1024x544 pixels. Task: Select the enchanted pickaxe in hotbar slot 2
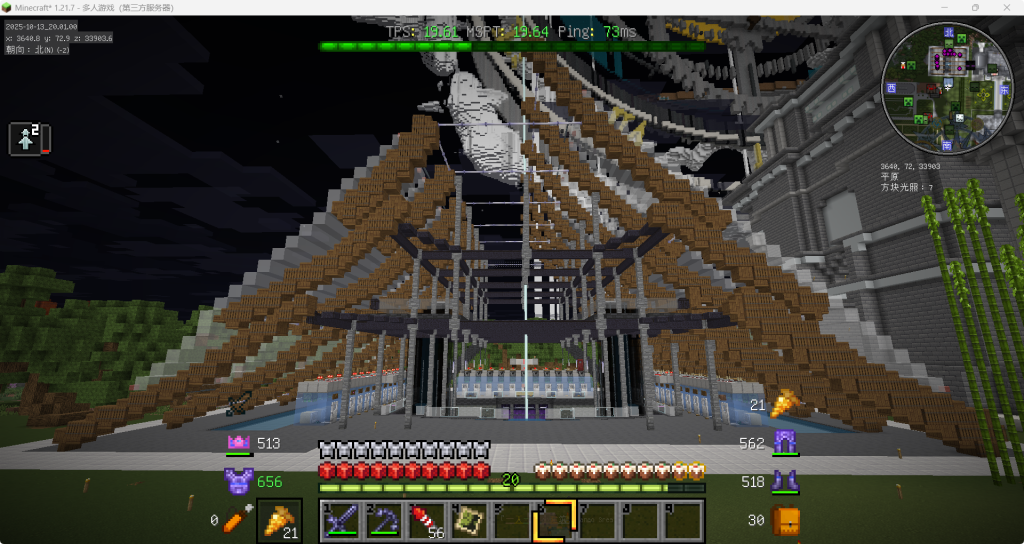(x=383, y=520)
